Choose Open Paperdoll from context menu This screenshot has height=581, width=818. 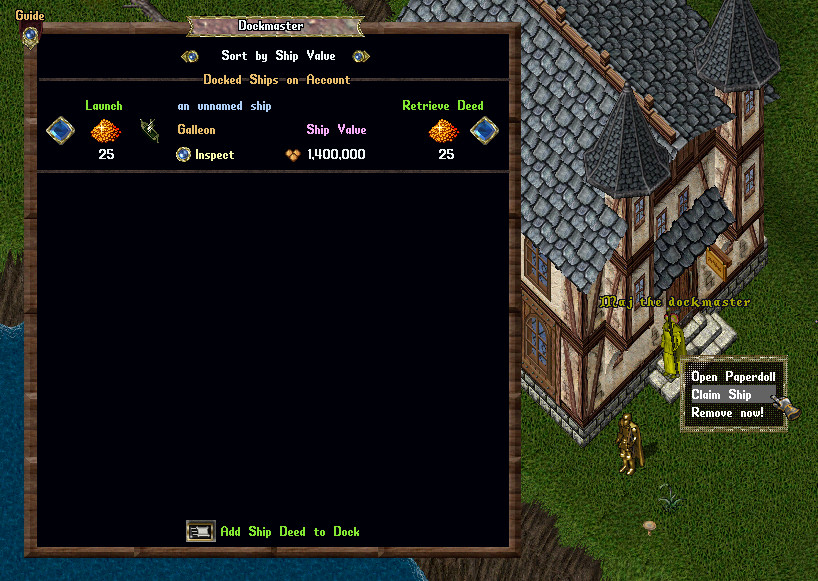[733, 377]
